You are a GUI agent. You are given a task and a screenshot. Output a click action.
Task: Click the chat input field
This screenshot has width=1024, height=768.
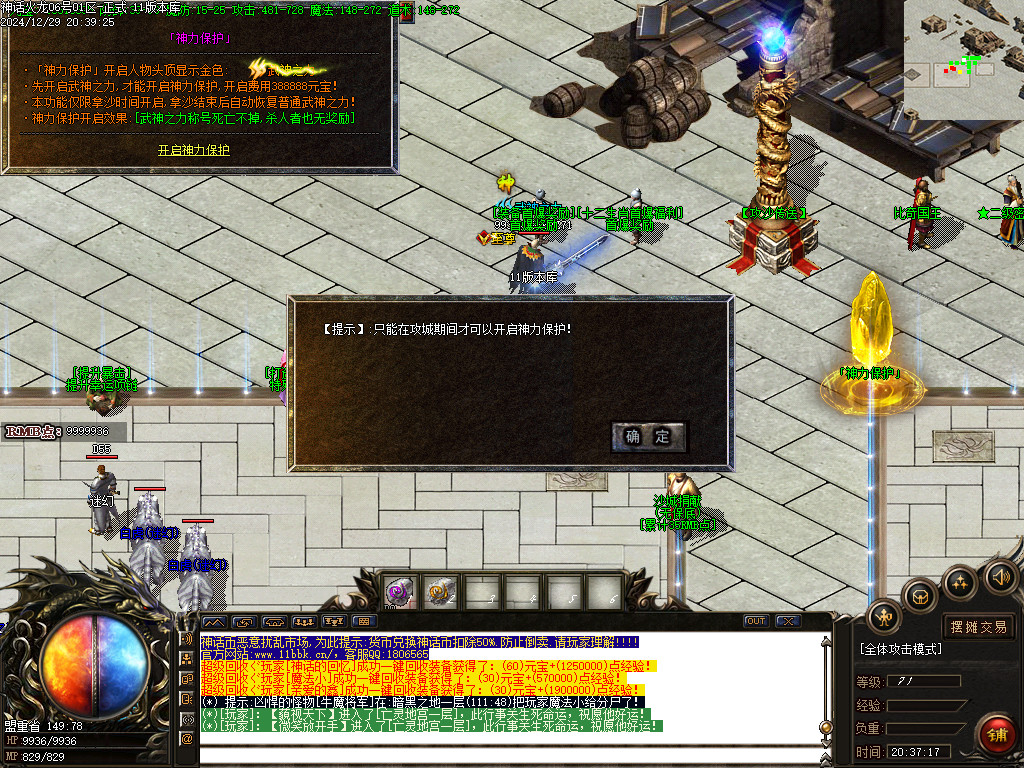coord(500,756)
